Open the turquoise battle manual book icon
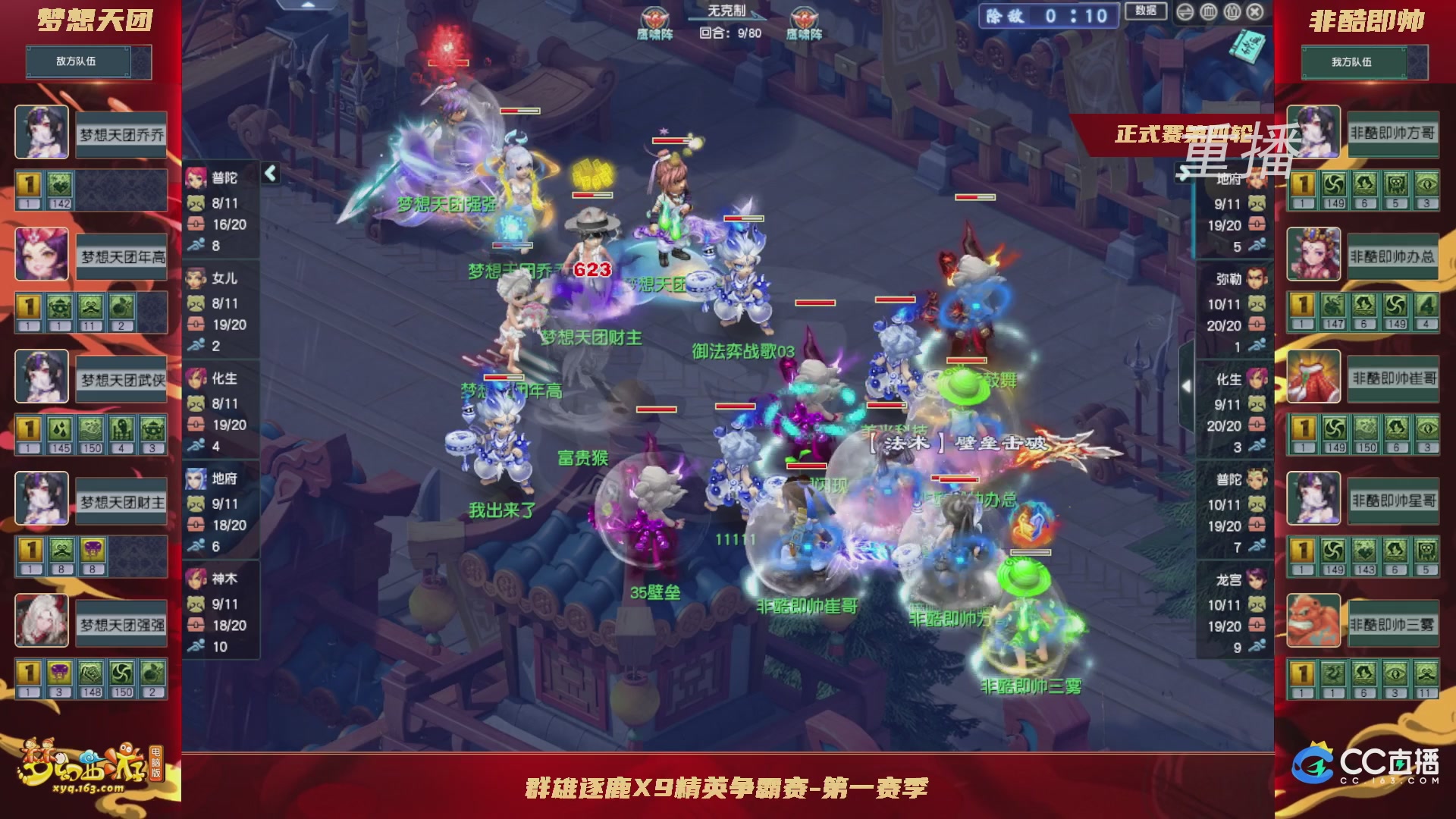 click(1247, 45)
